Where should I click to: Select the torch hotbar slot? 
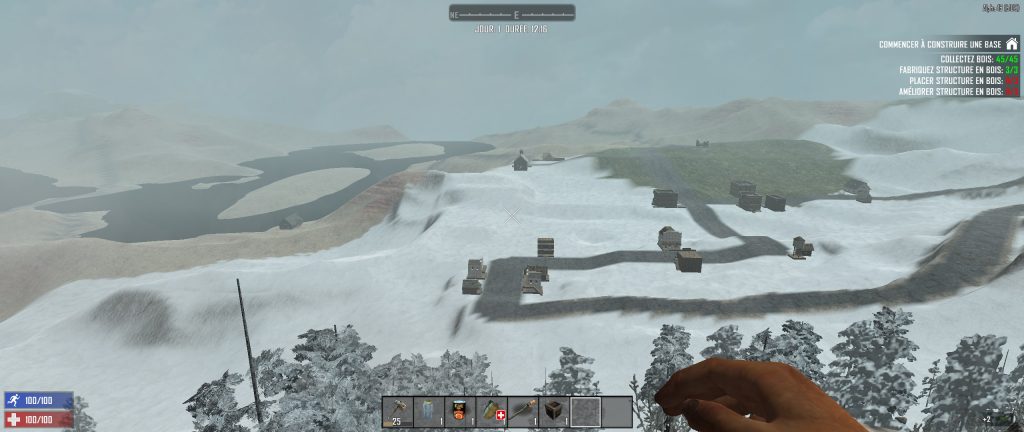pyautogui.click(x=521, y=411)
